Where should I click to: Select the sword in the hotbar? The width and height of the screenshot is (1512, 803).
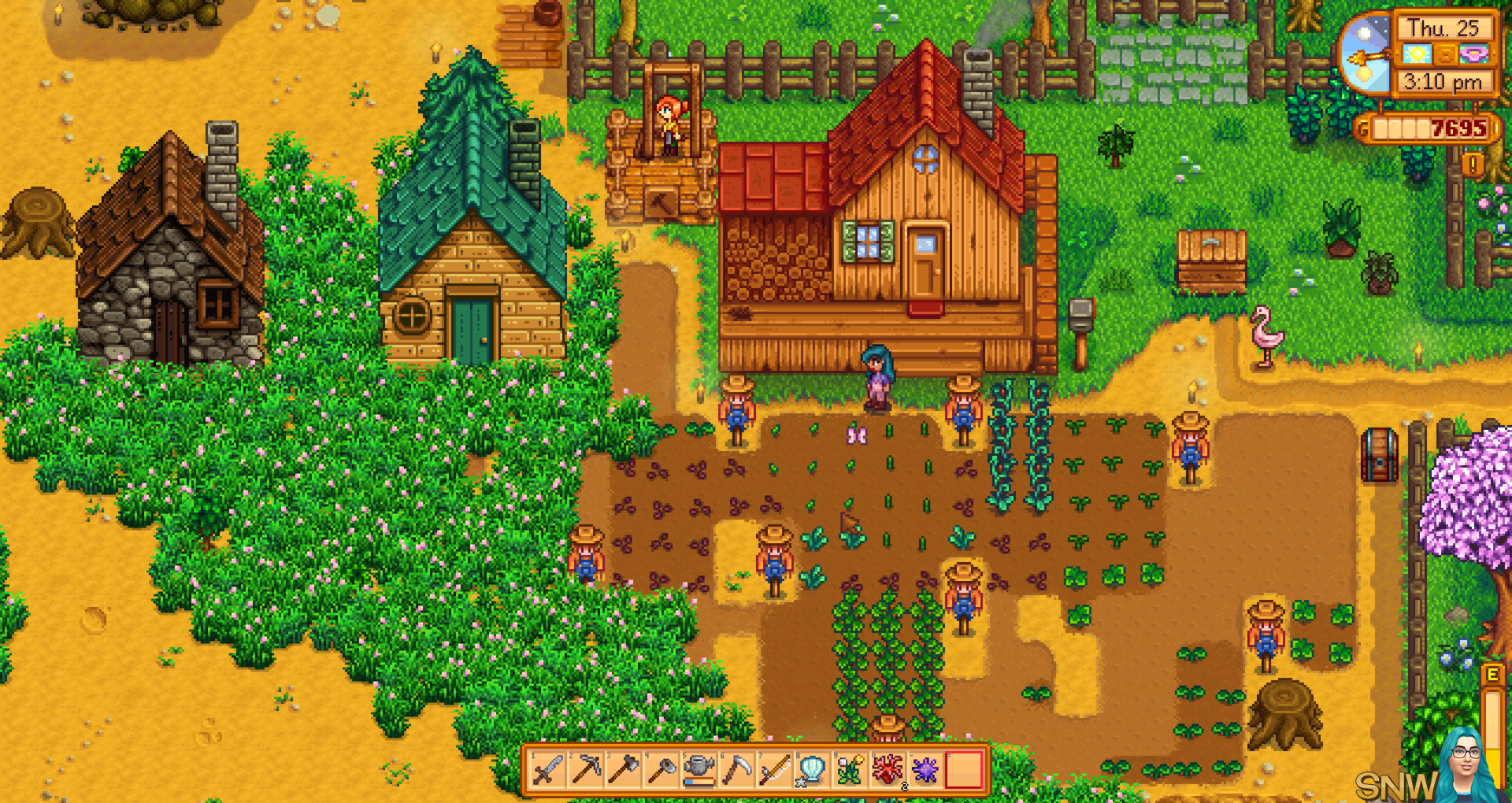point(548,769)
